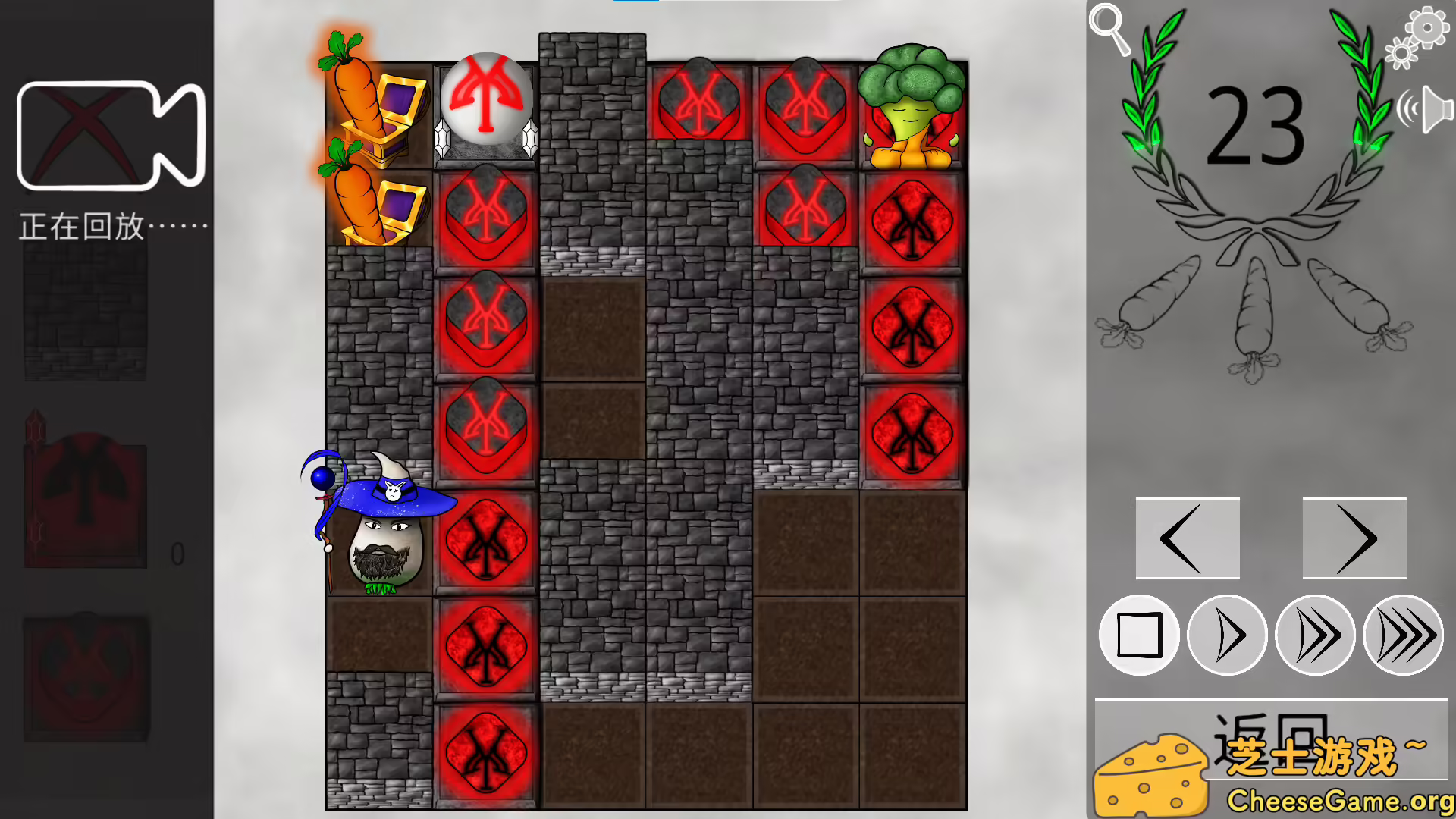Screen dimensions: 1456x819
Task: Start playback with the single play arrow
Action: 1226,635
